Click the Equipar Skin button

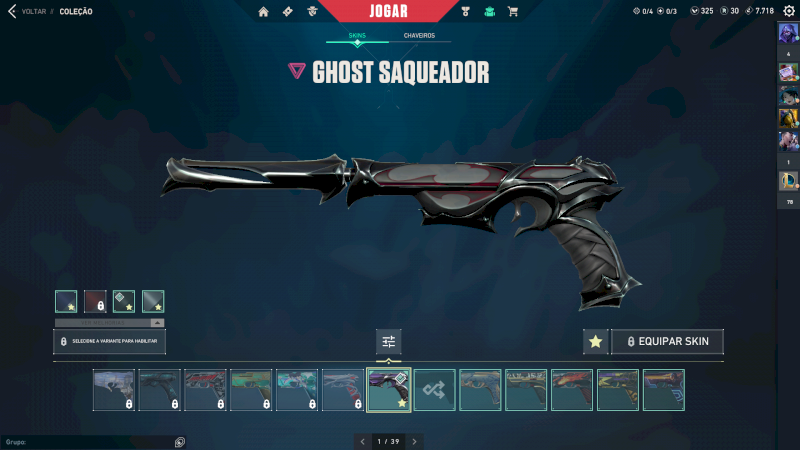[x=667, y=342]
